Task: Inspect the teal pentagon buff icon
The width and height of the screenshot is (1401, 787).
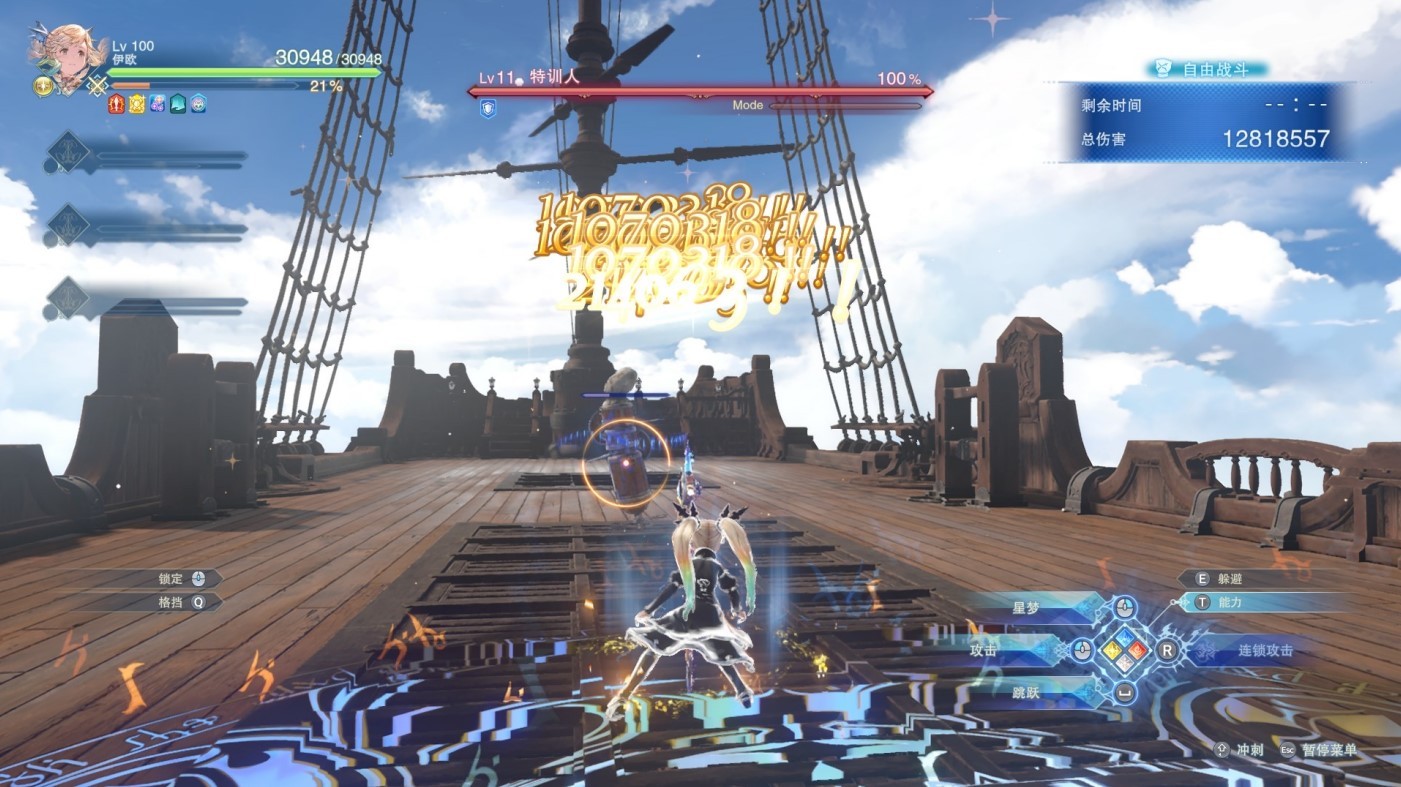Action: (x=178, y=104)
